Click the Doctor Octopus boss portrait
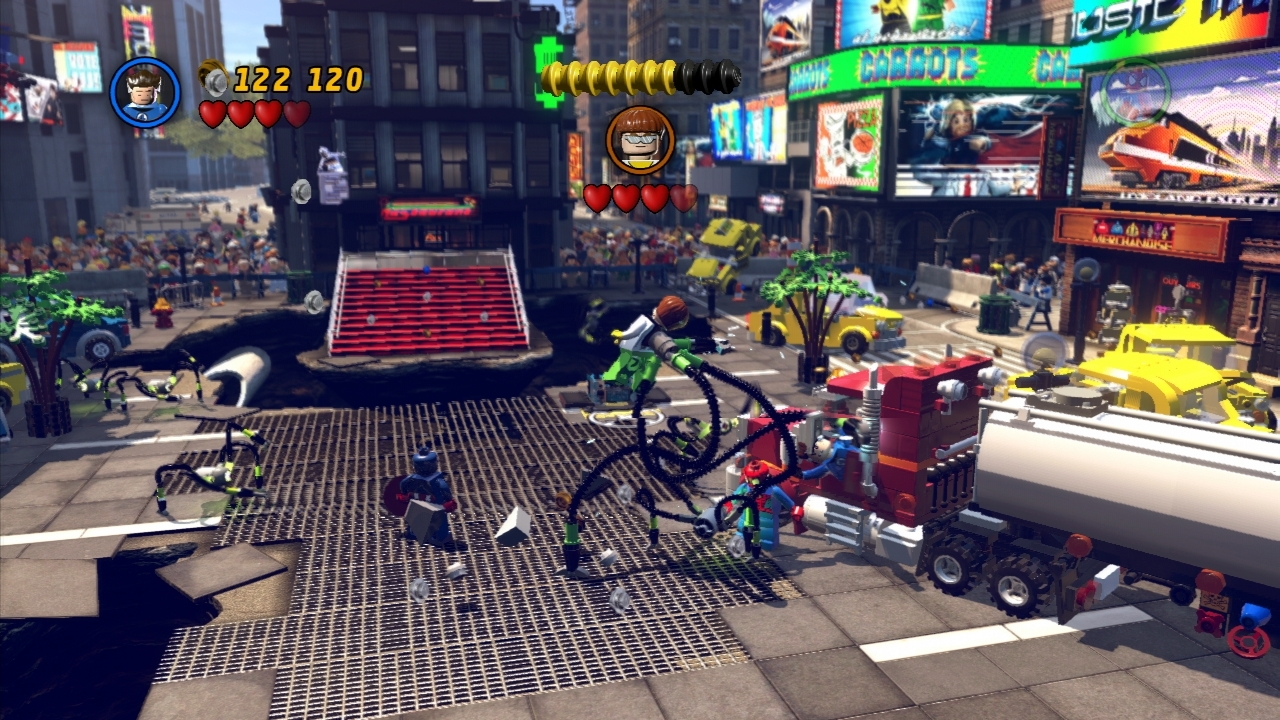The height and width of the screenshot is (720, 1280). point(640,141)
